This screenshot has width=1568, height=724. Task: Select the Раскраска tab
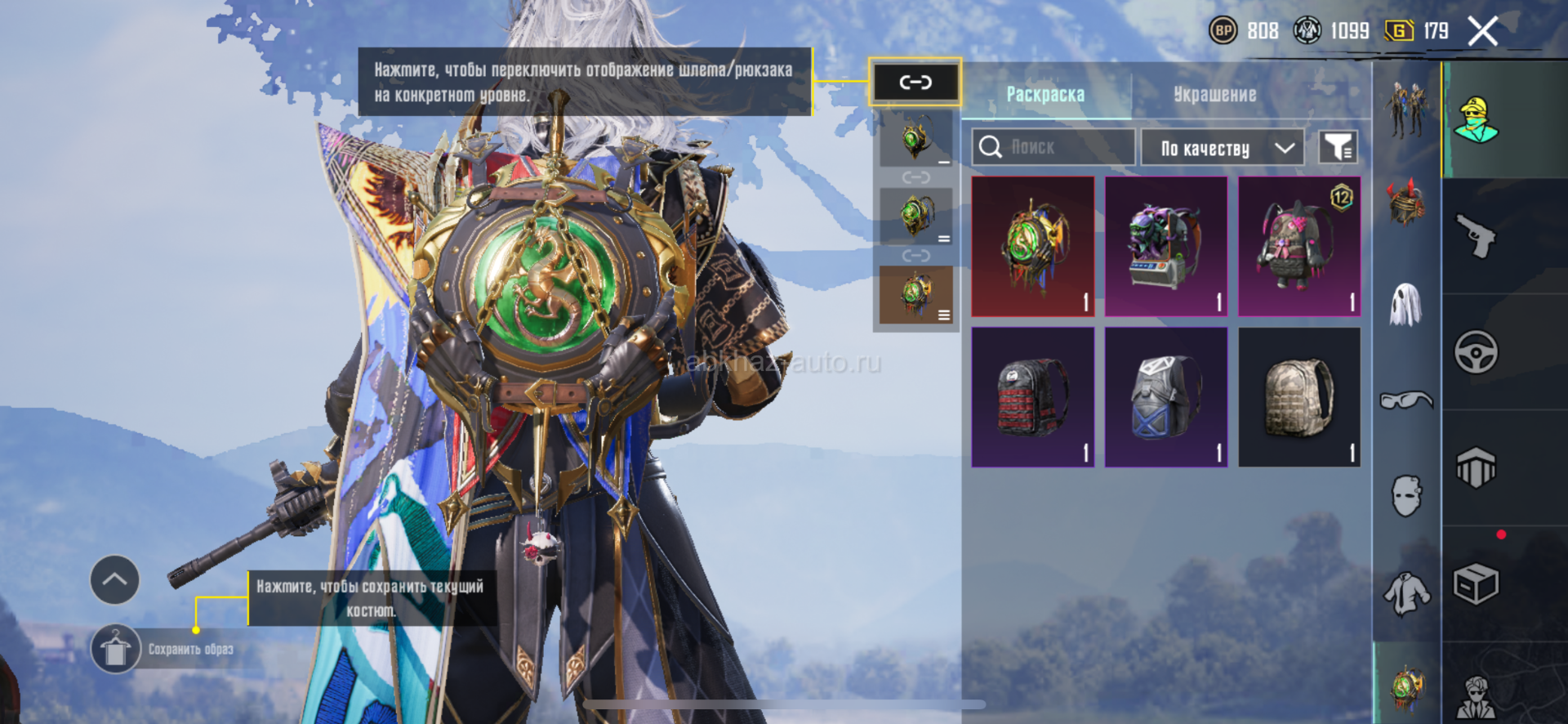click(x=1045, y=94)
